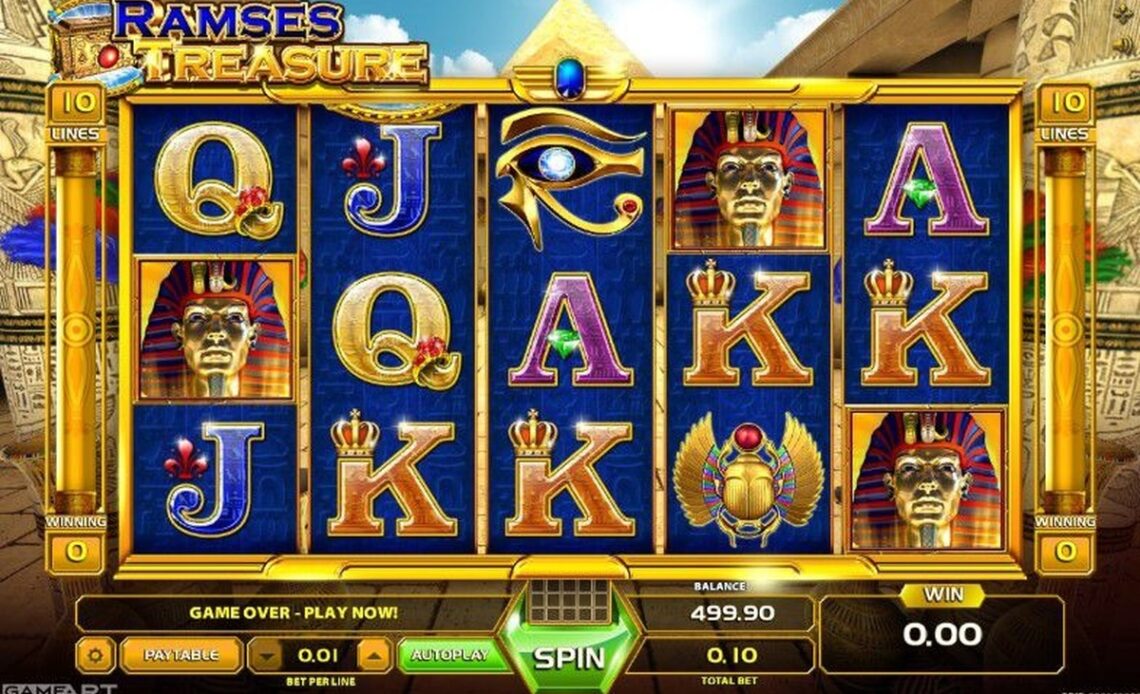
Task: Spin the reels with the green SPIN button
Action: [x=568, y=656]
